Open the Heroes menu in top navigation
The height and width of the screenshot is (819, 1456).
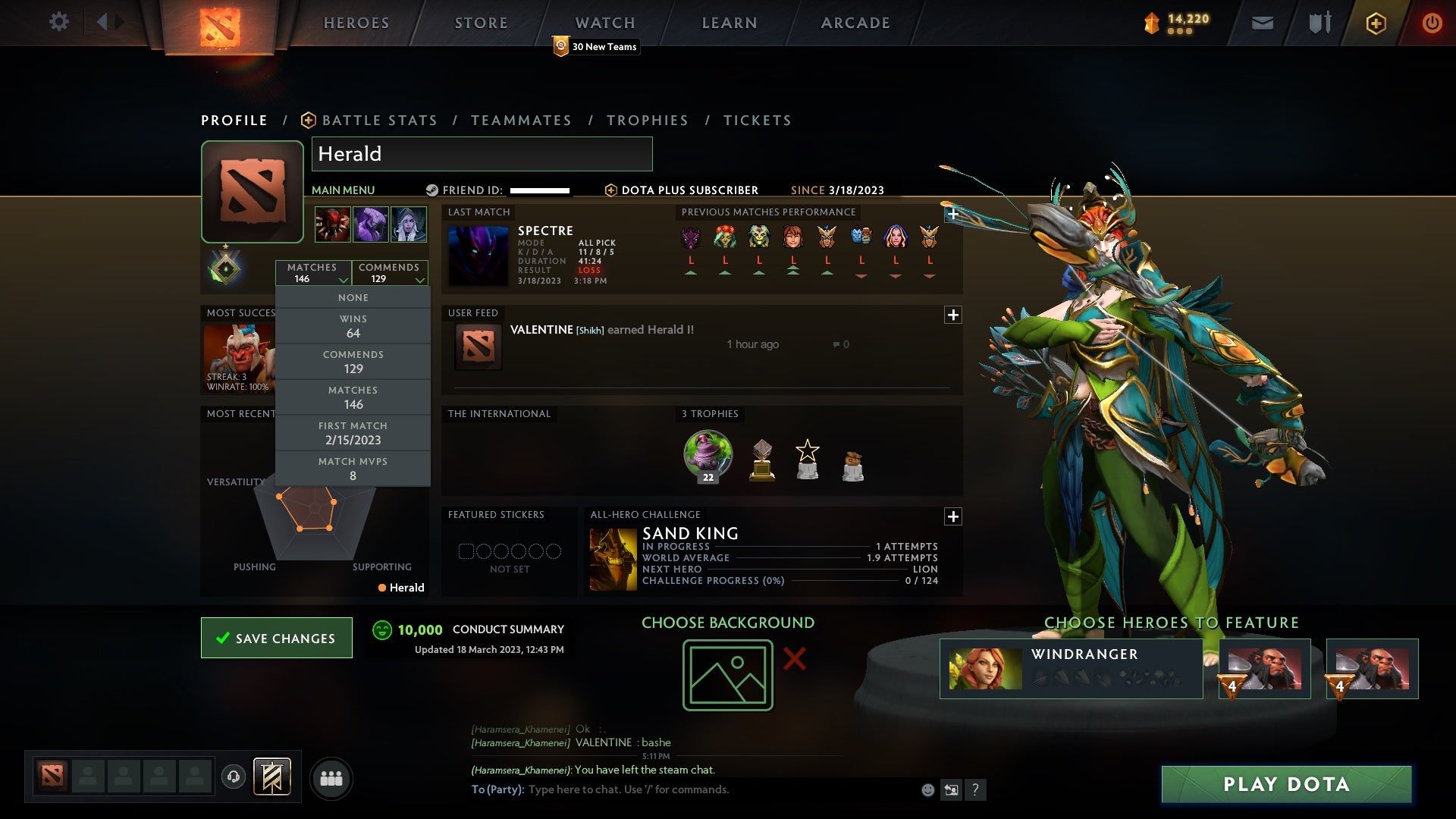click(x=356, y=23)
